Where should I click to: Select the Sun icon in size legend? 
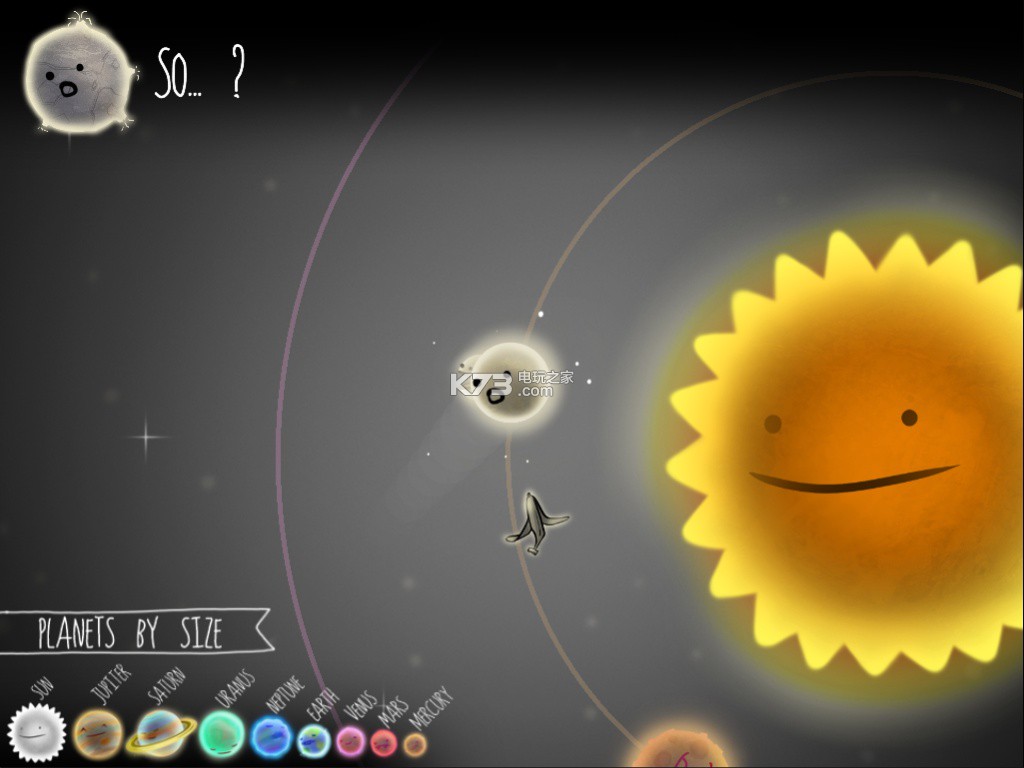pos(37,733)
